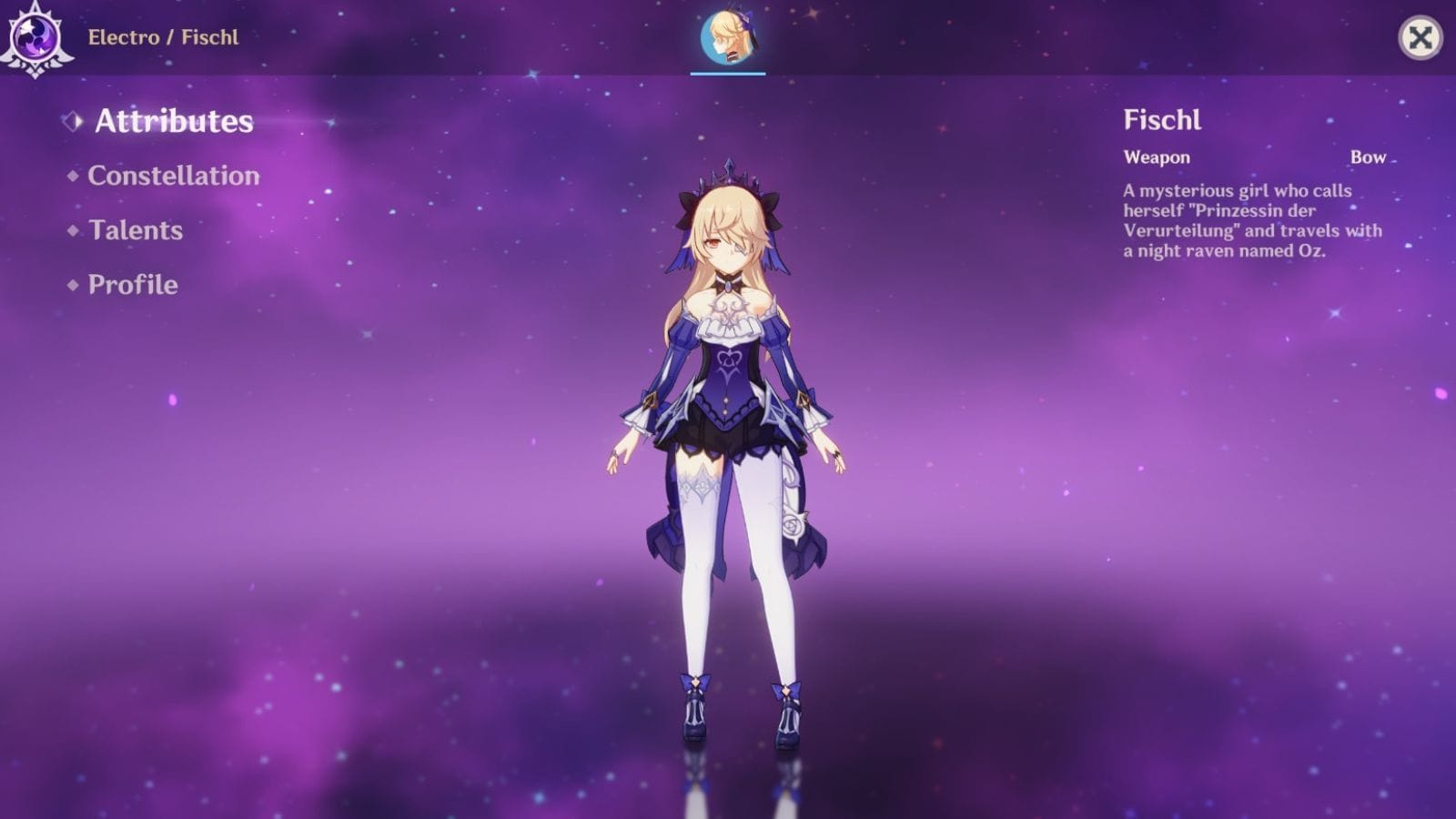Click Fischl's hair ribbon on the avatar icon

pyautogui.click(x=748, y=22)
